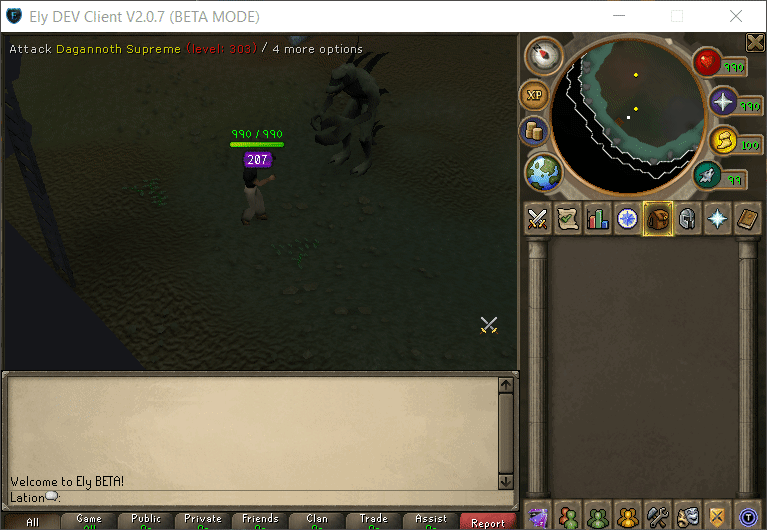Click the money pouch coins orb
The image size is (767, 530).
(533, 131)
